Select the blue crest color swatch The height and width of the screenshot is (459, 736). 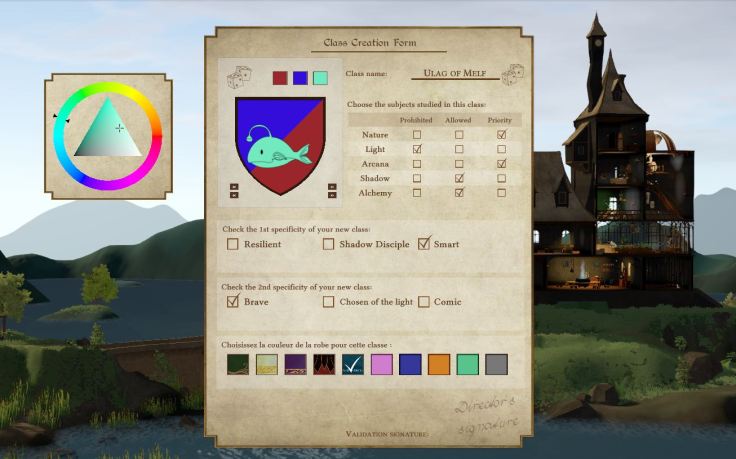pyautogui.click(x=300, y=77)
